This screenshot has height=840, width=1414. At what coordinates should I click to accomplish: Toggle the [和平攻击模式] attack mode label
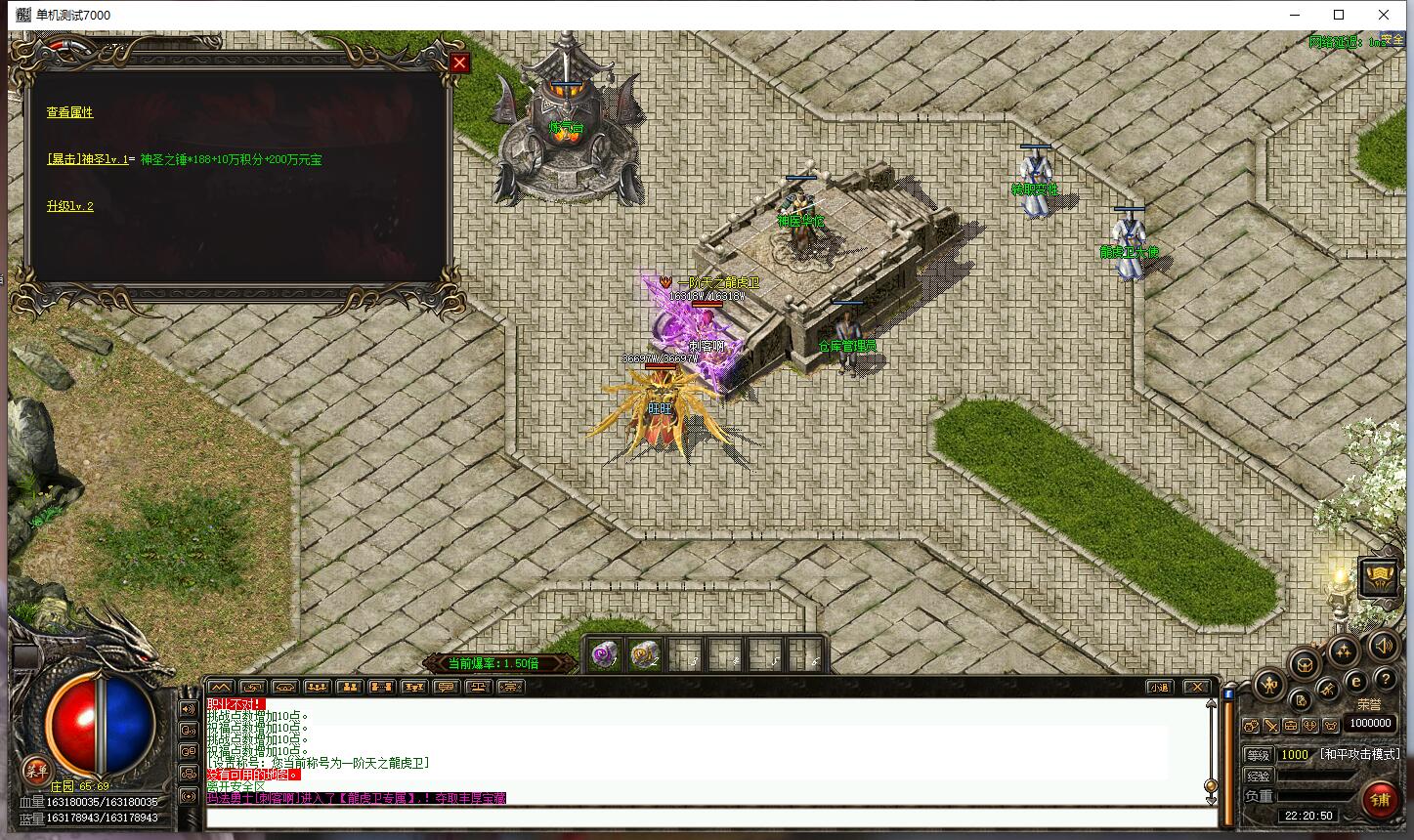tap(1359, 754)
